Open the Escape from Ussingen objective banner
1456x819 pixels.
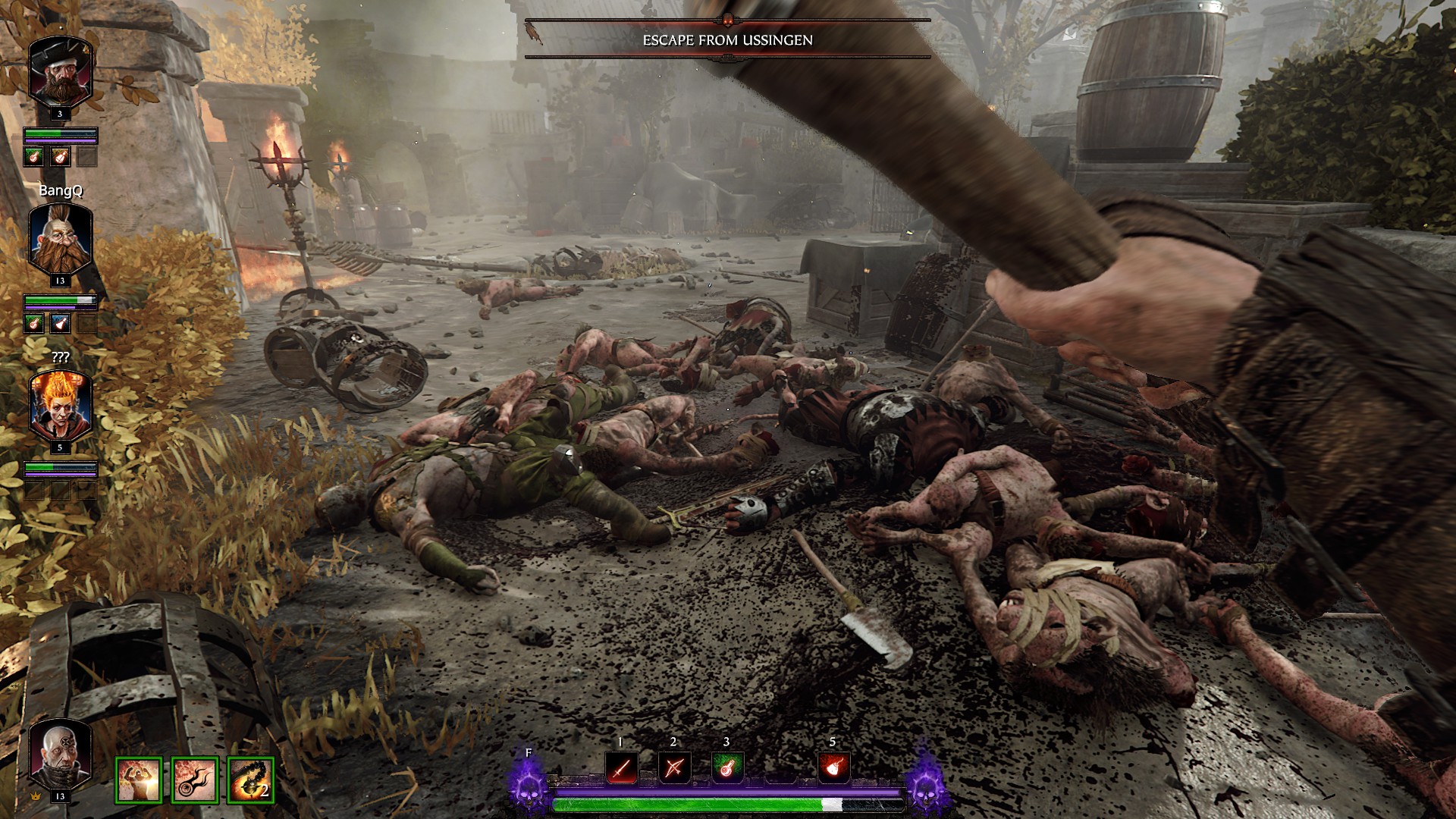[727, 40]
